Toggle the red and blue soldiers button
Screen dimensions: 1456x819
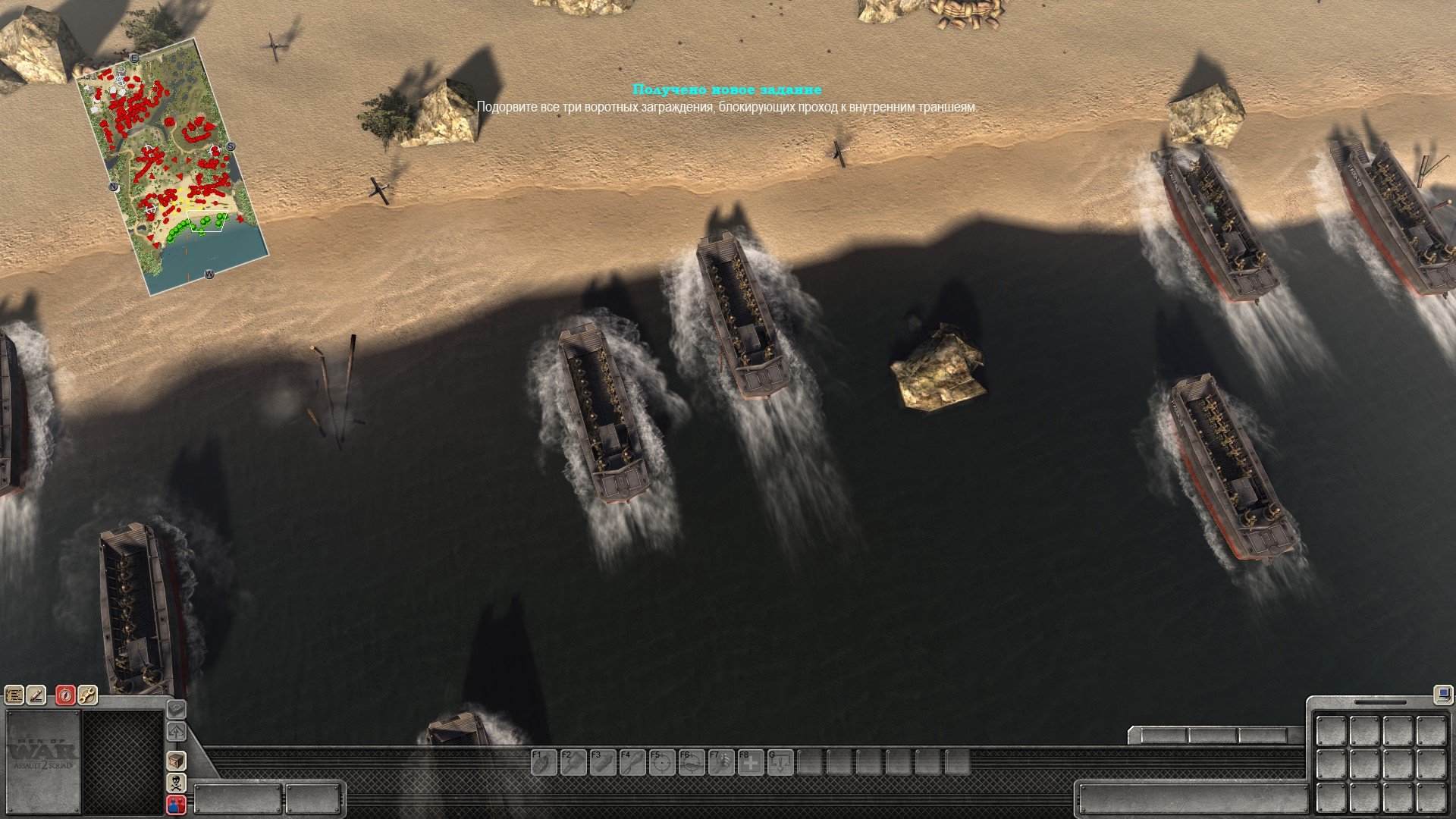[176, 805]
